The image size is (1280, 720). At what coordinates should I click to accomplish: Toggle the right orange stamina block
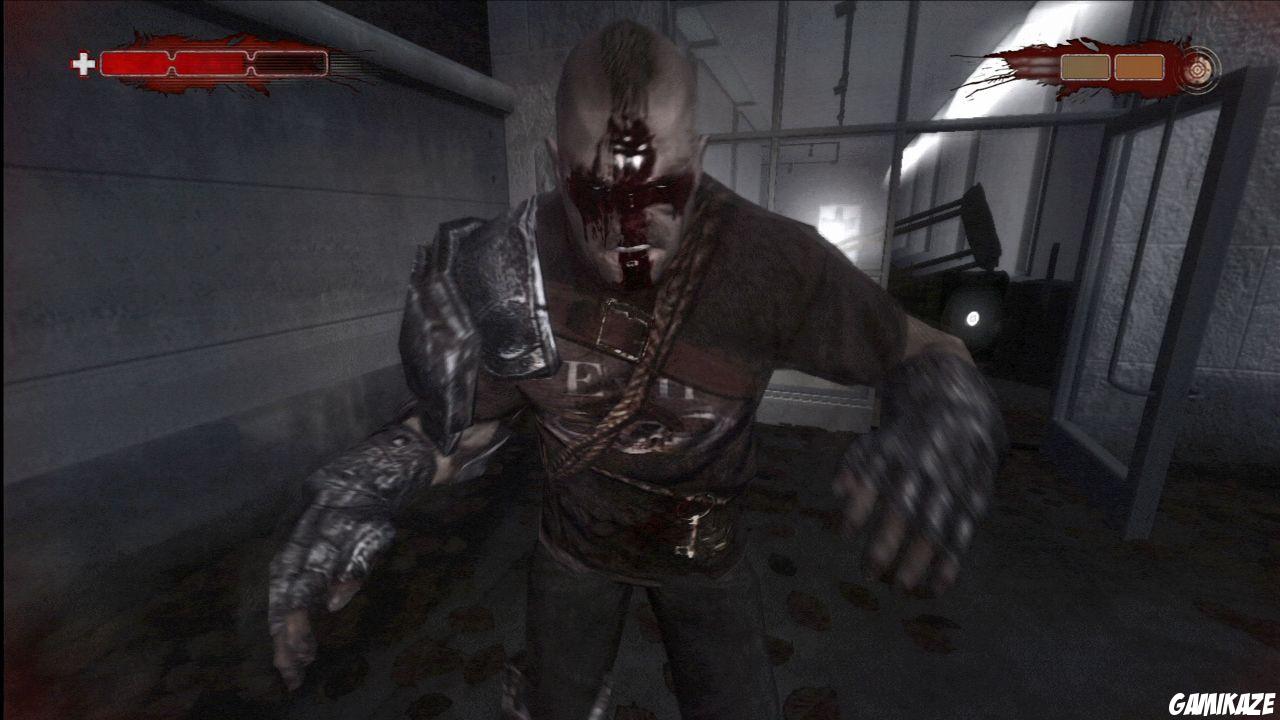1139,66
